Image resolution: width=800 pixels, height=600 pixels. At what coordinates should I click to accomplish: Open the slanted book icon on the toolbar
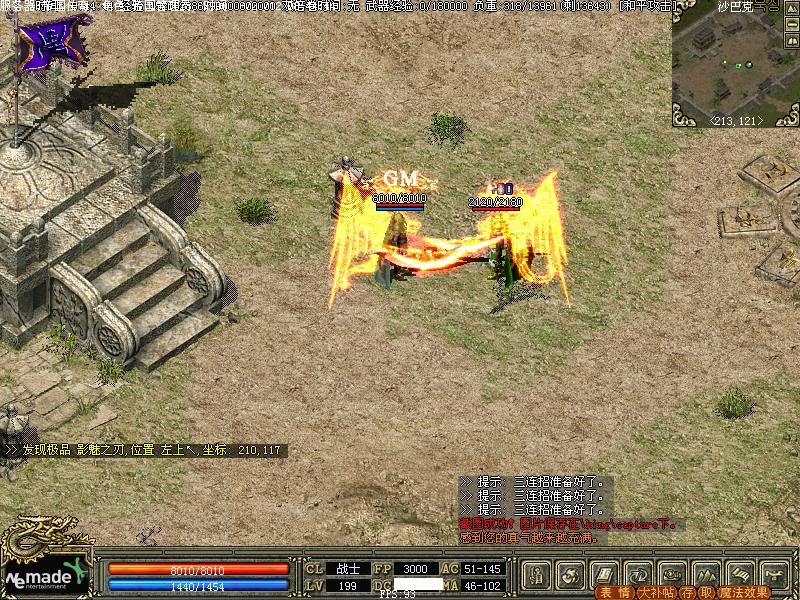pyautogui.click(x=604, y=574)
